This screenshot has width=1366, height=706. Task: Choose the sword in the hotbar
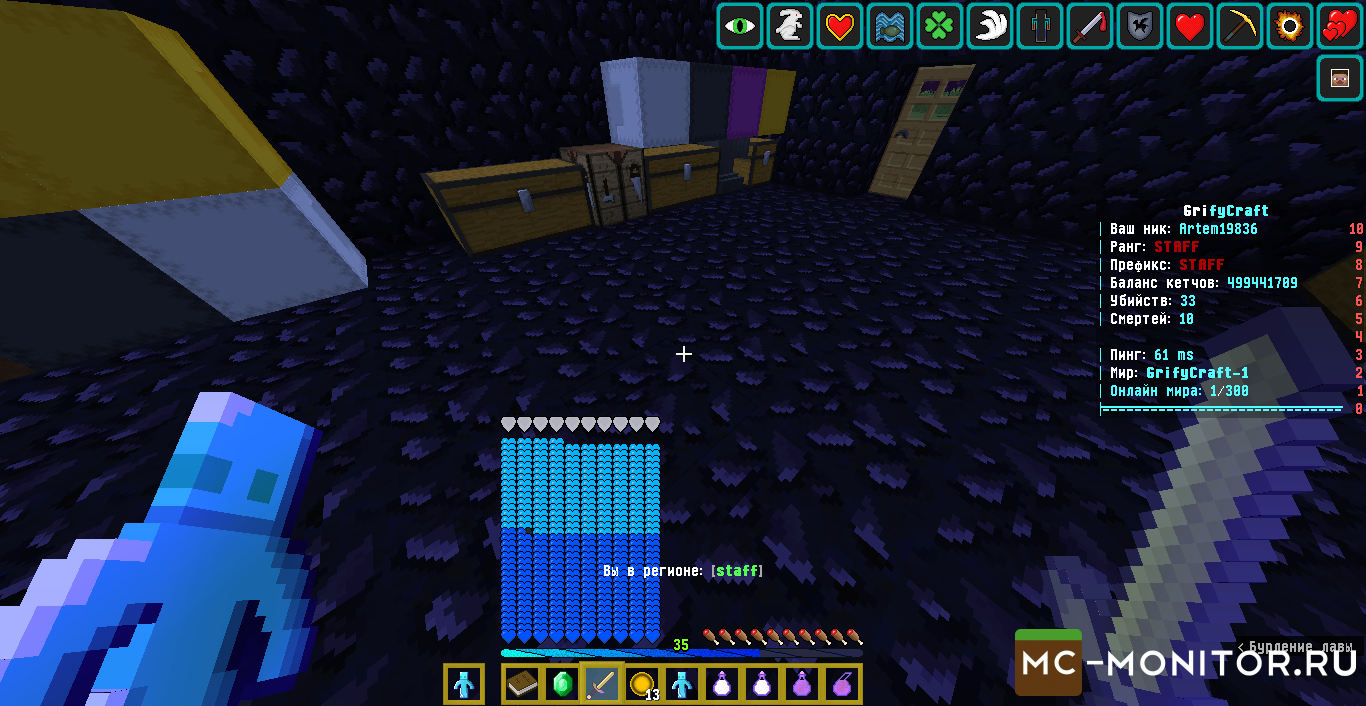pyautogui.click(x=602, y=685)
